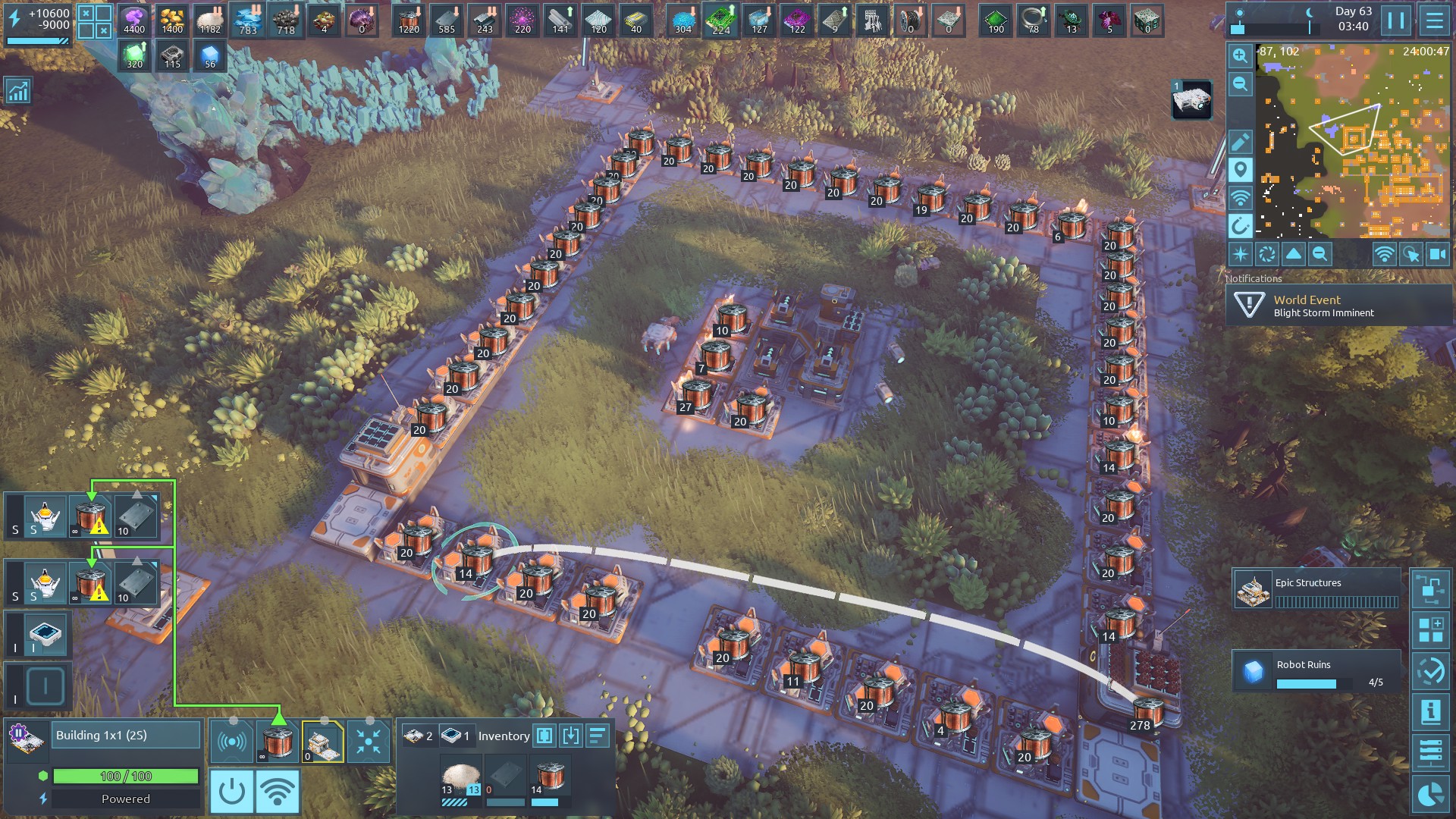Viewport: 1456px width, 819px height.
Task: Open the info codex button
Action: click(x=1431, y=712)
